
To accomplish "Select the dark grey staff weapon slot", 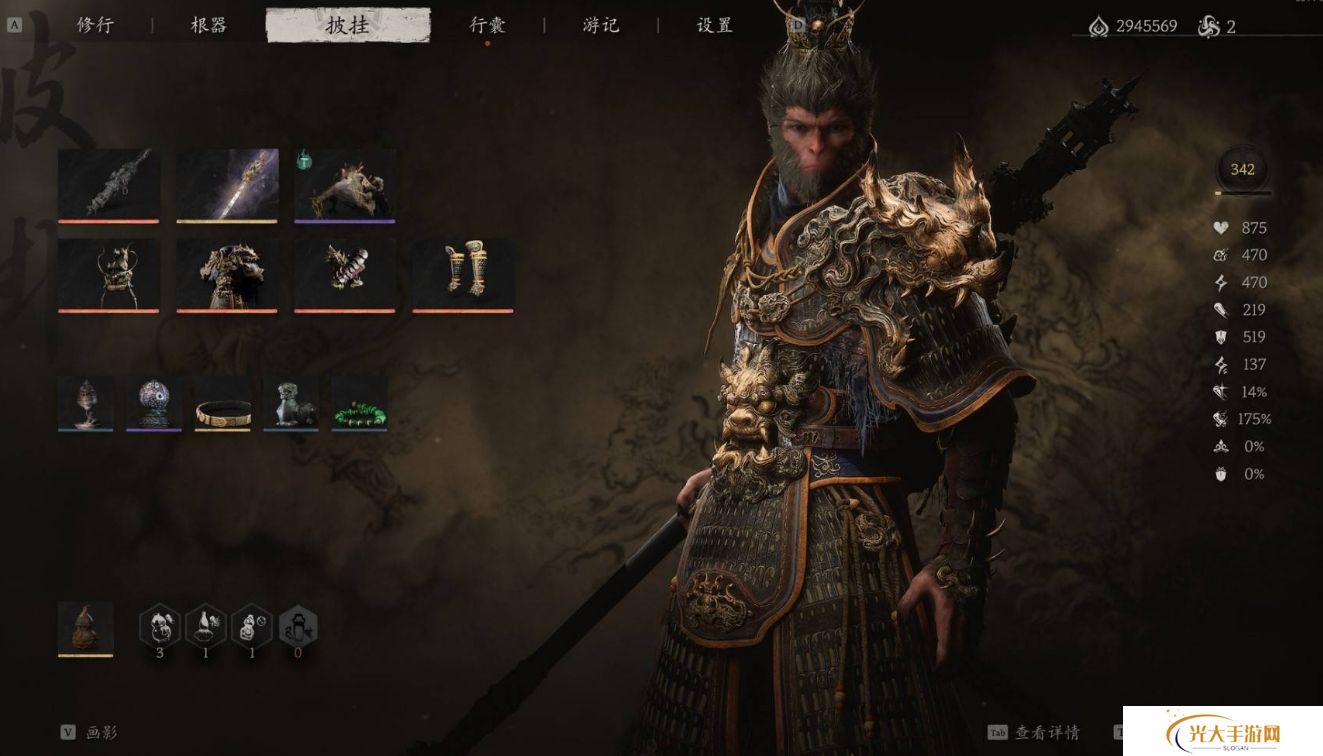I will 108,184.
